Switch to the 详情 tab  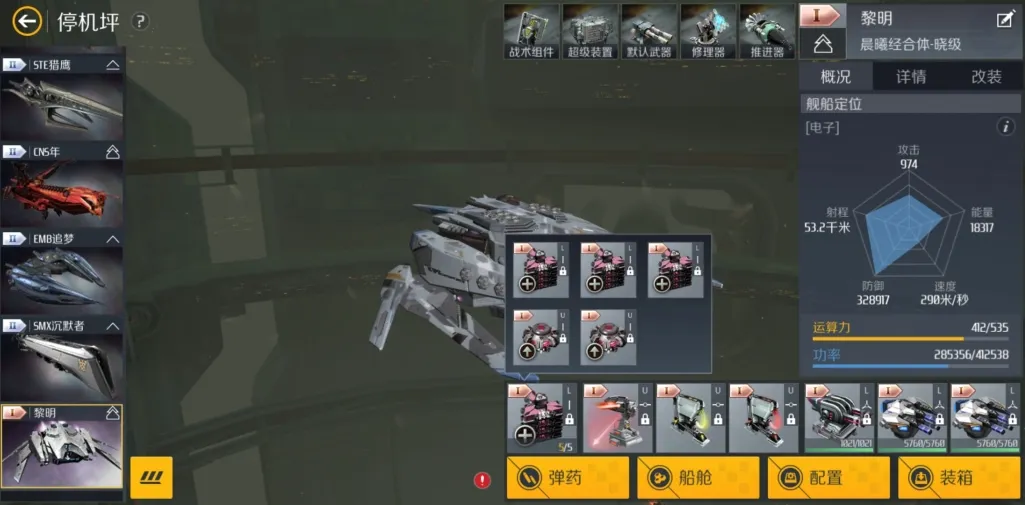click(910, 77)
